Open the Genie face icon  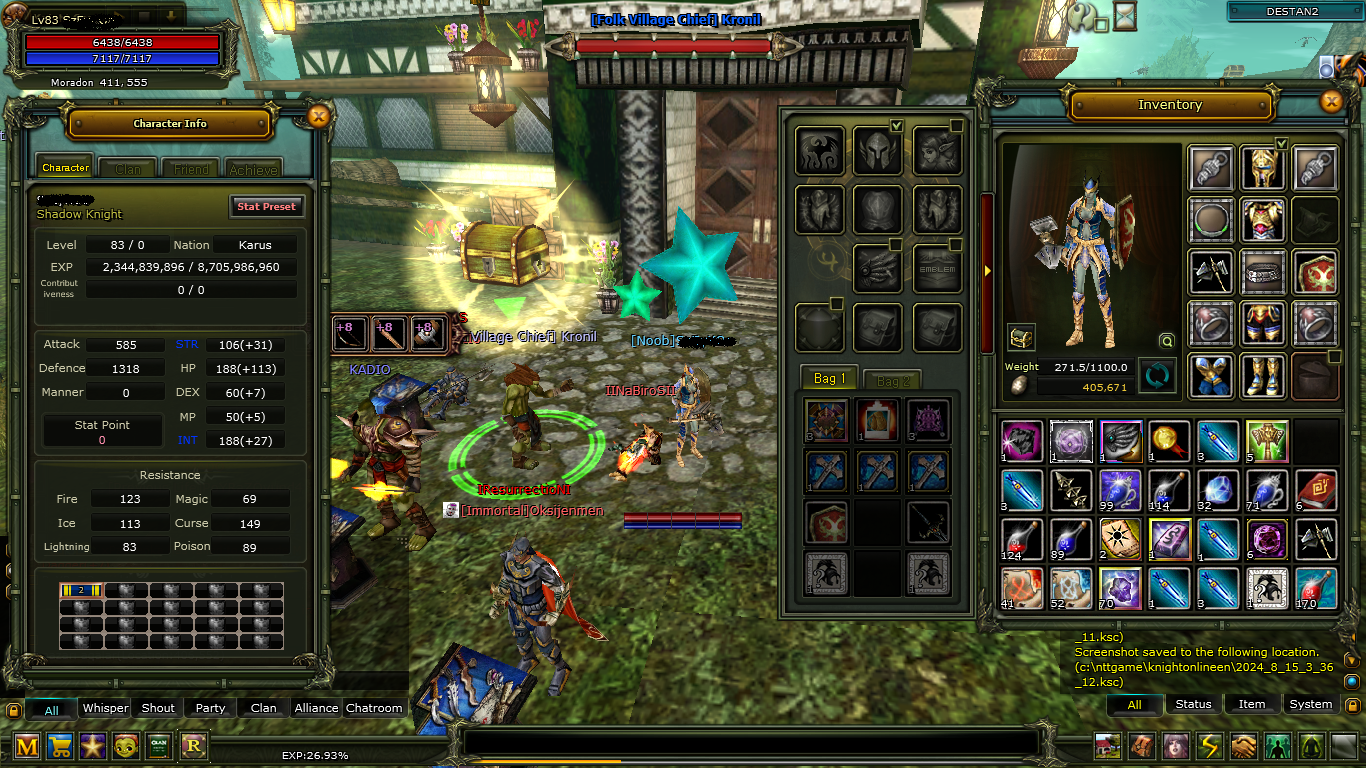125,746
